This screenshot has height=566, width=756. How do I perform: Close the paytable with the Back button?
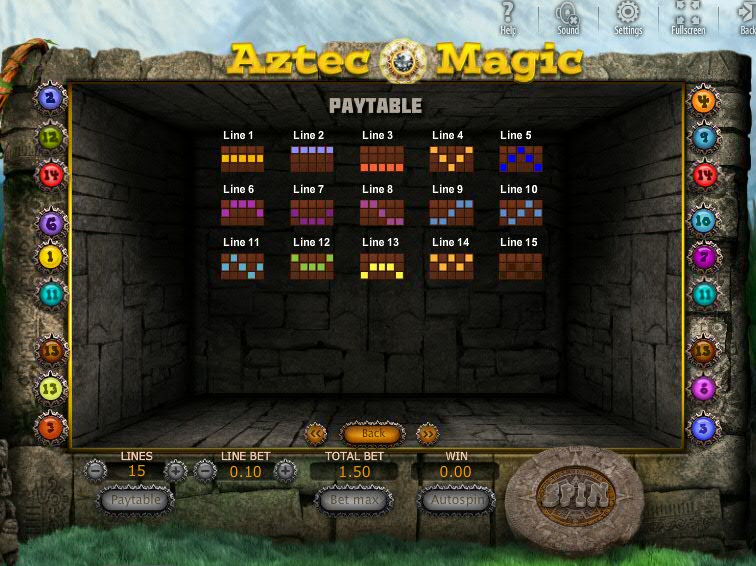372,433
